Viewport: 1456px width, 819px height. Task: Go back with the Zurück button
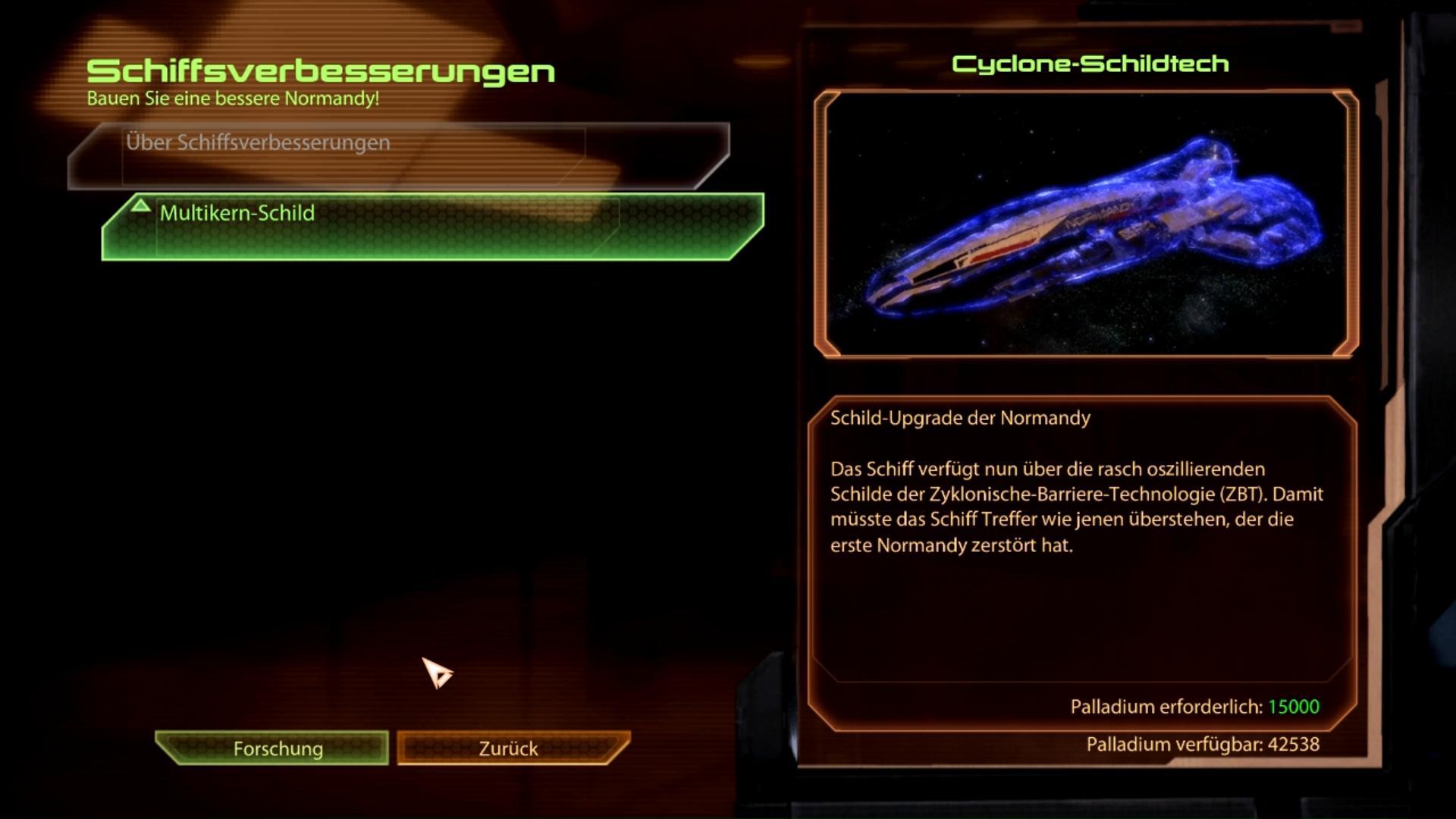pyautogui.click(x=508, y=748)
